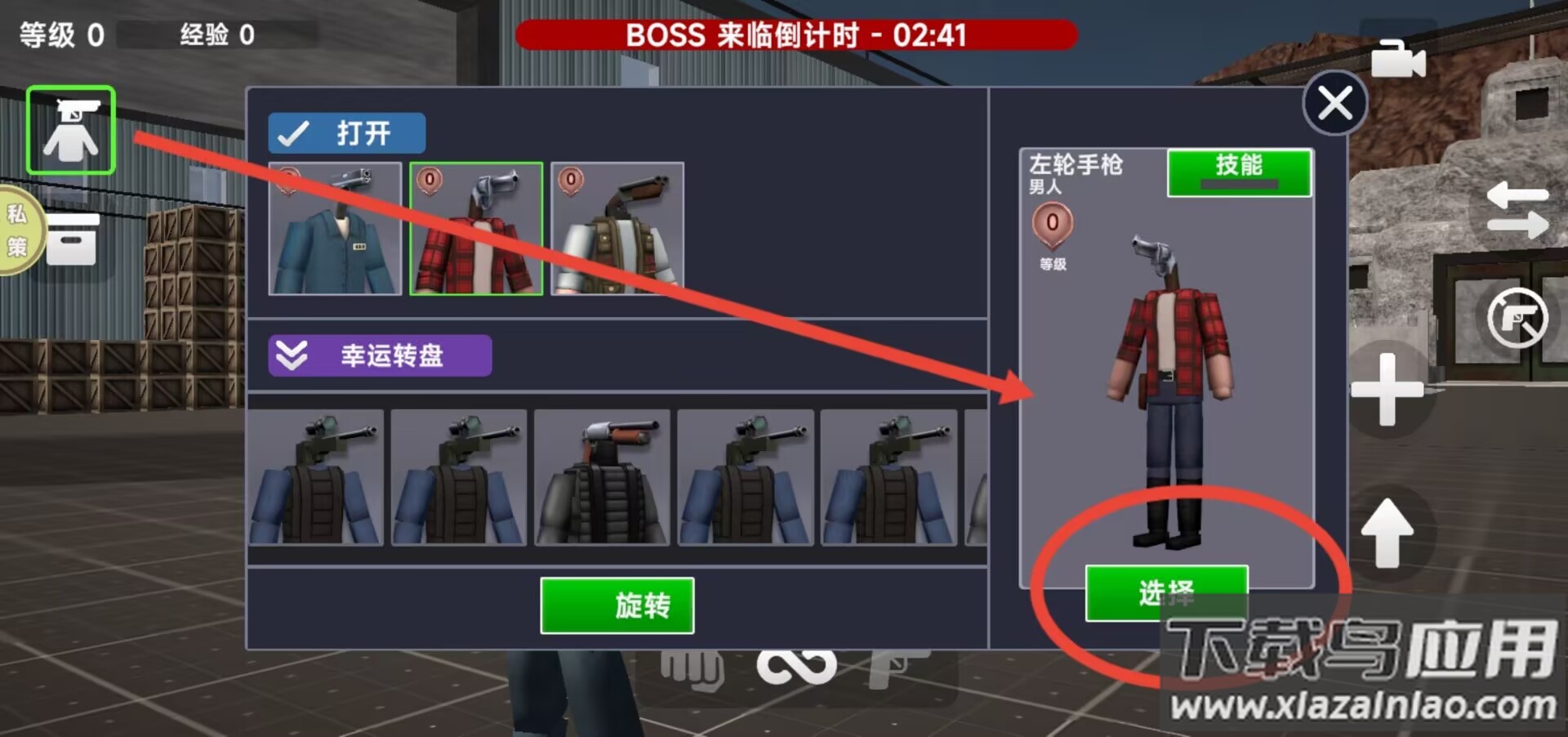Collapse the 幸运转盘 section with double chevron
This screenshot has width=1568, height=737.
[x=293, y=355]
